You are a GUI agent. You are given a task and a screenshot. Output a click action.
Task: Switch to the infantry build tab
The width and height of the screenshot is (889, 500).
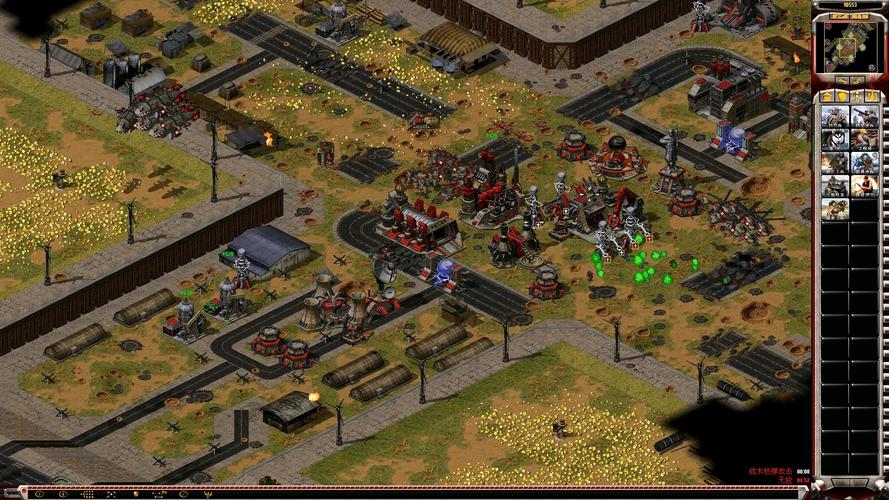(x=856, y=96)
